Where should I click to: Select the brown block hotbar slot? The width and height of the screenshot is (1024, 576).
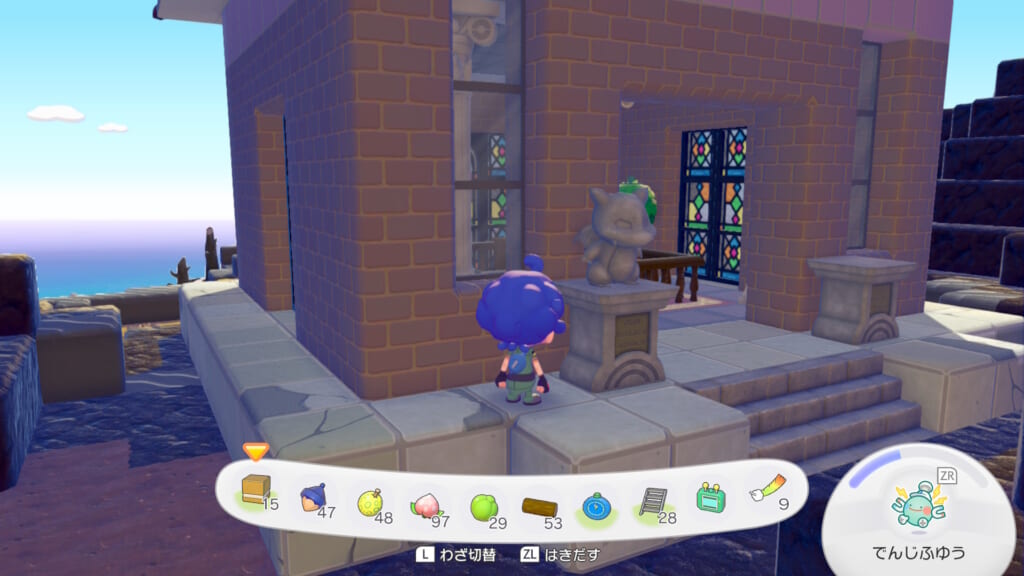(257, 491)
